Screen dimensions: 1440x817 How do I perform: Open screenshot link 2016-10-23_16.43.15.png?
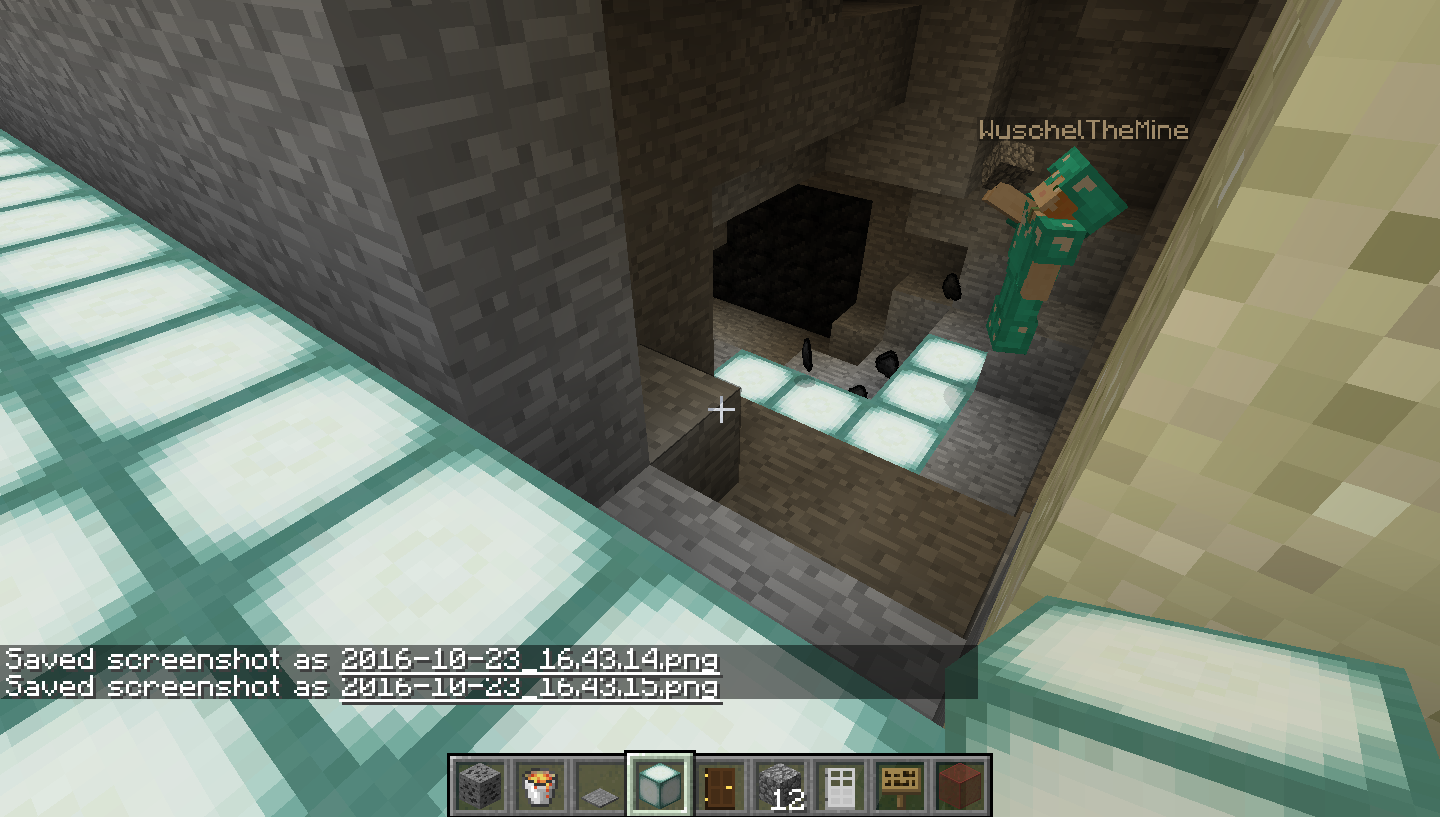pyautogui.click(x=530, y=687)
